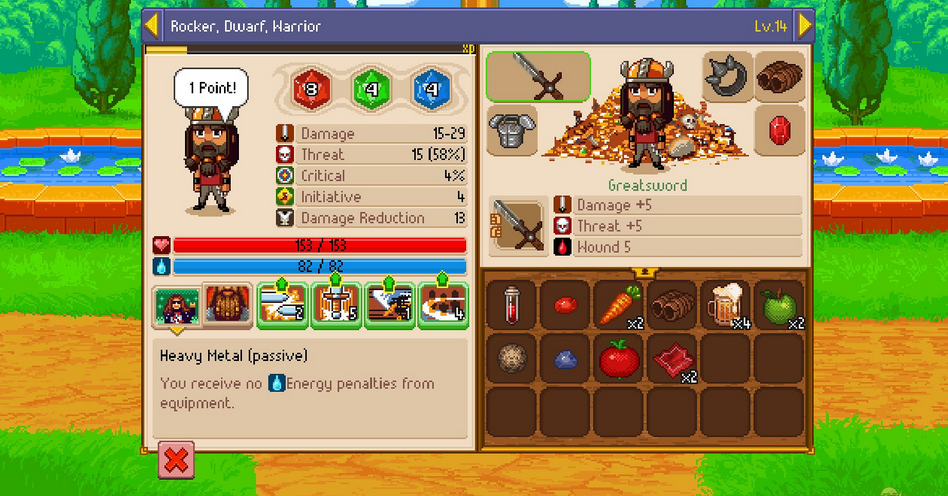This screenshot has width=948, height=496.
Task: Select the equipped chest armor slot
Action: pyautogui.click(x=512, y=130)
